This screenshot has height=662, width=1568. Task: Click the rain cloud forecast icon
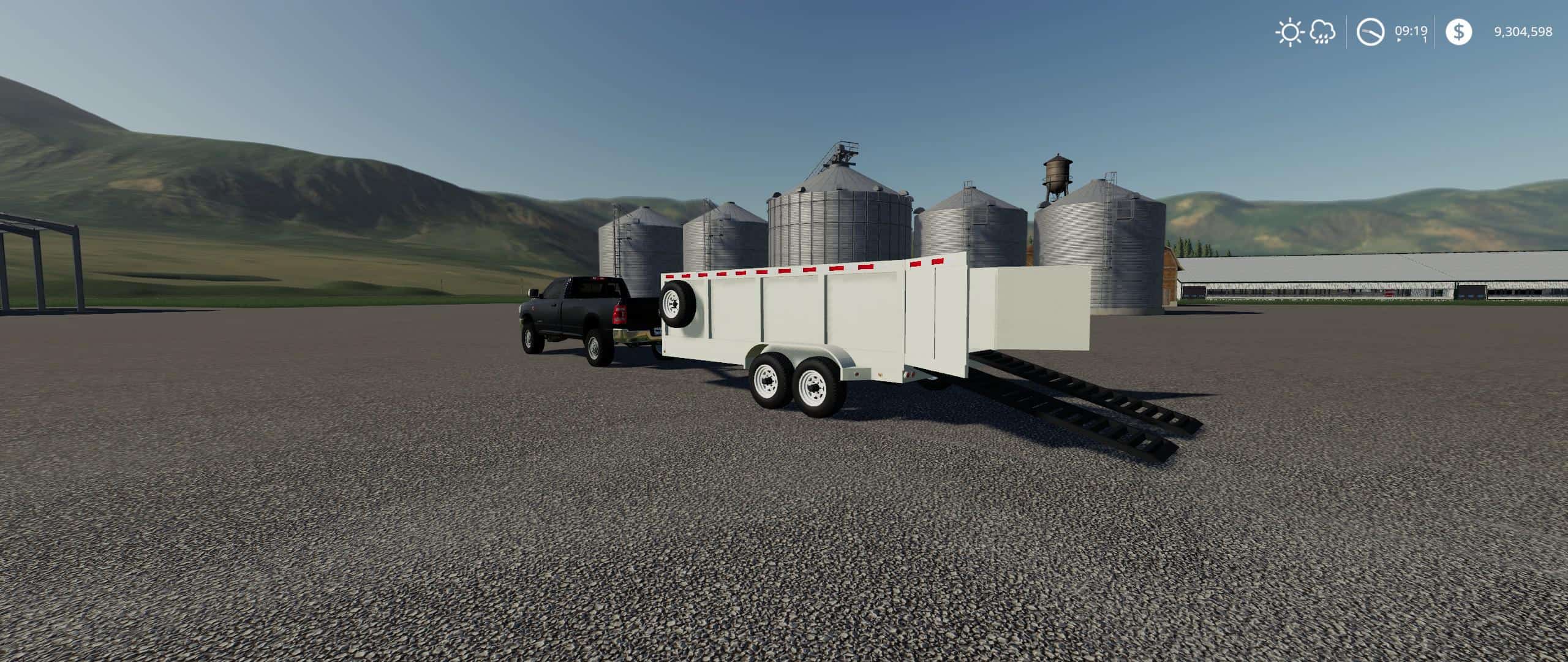click(1322, 32)
